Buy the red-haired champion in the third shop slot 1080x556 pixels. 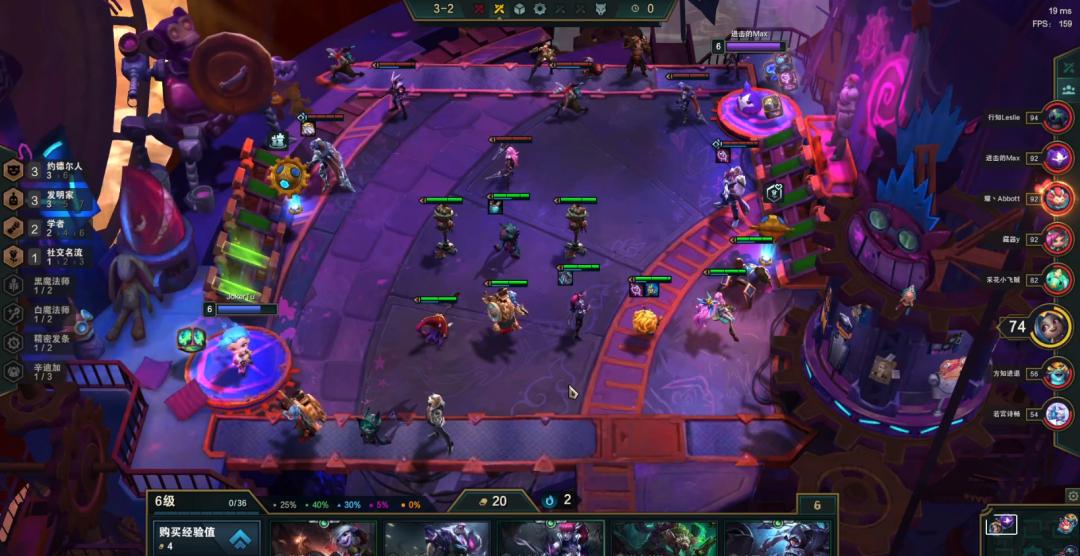552,540
